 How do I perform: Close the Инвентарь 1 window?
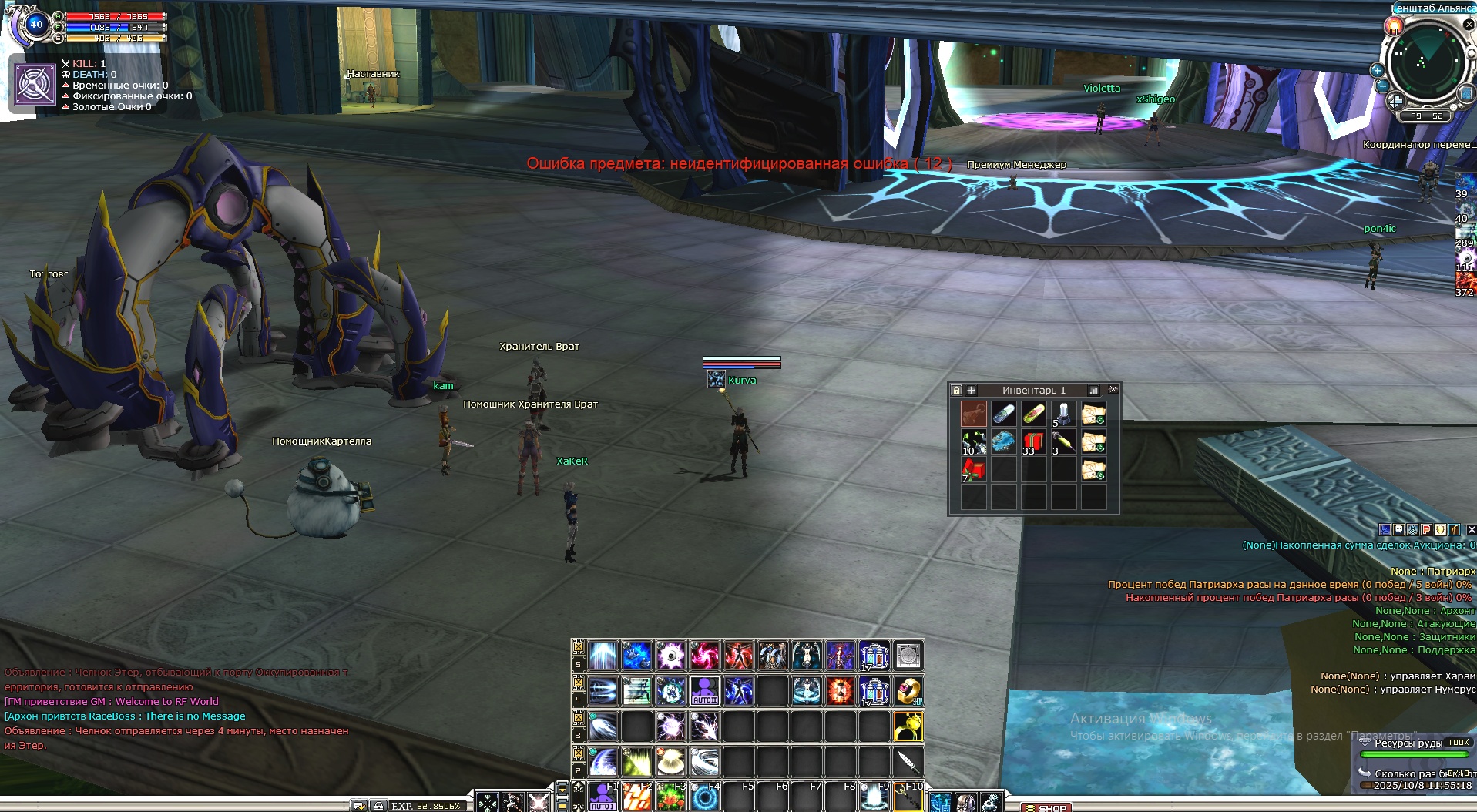point(1113,390)
